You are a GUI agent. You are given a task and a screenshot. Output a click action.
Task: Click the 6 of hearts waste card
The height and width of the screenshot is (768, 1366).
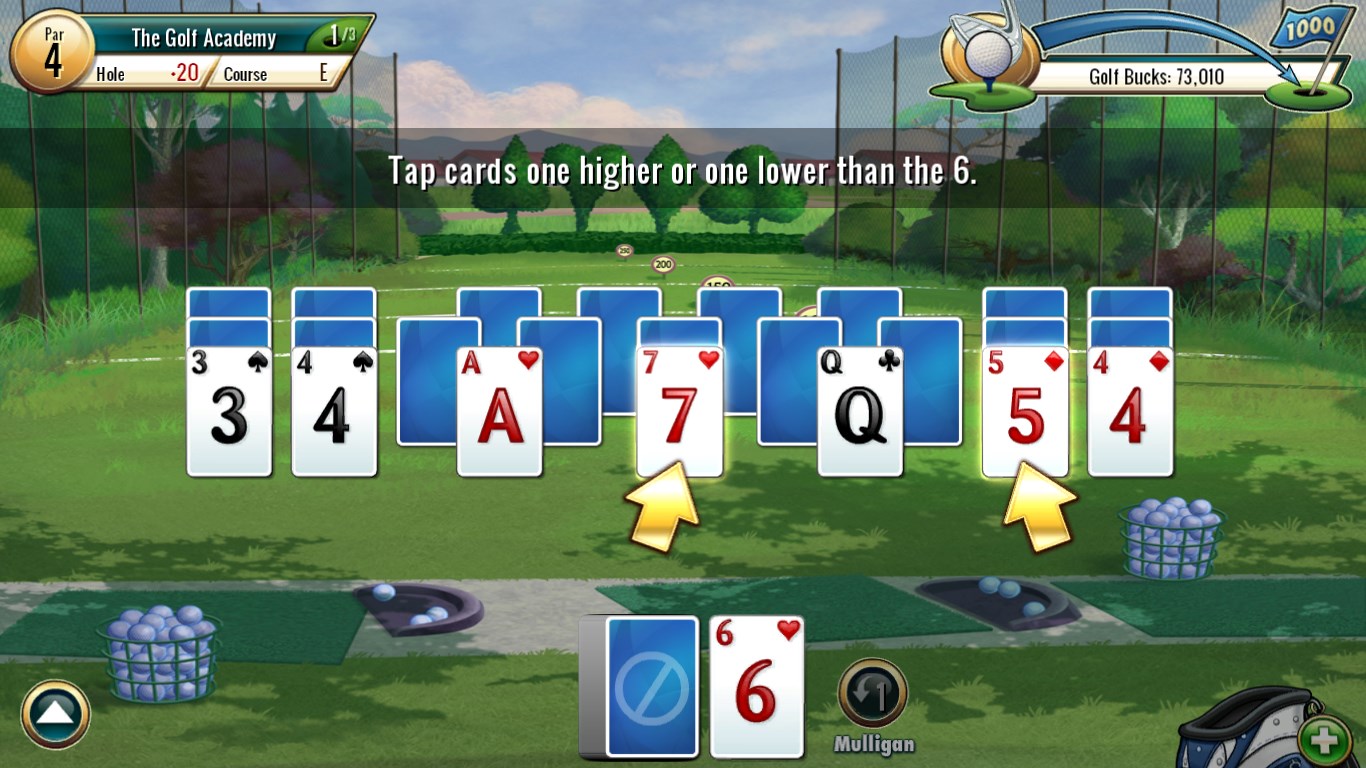click(x=757, y=685)
